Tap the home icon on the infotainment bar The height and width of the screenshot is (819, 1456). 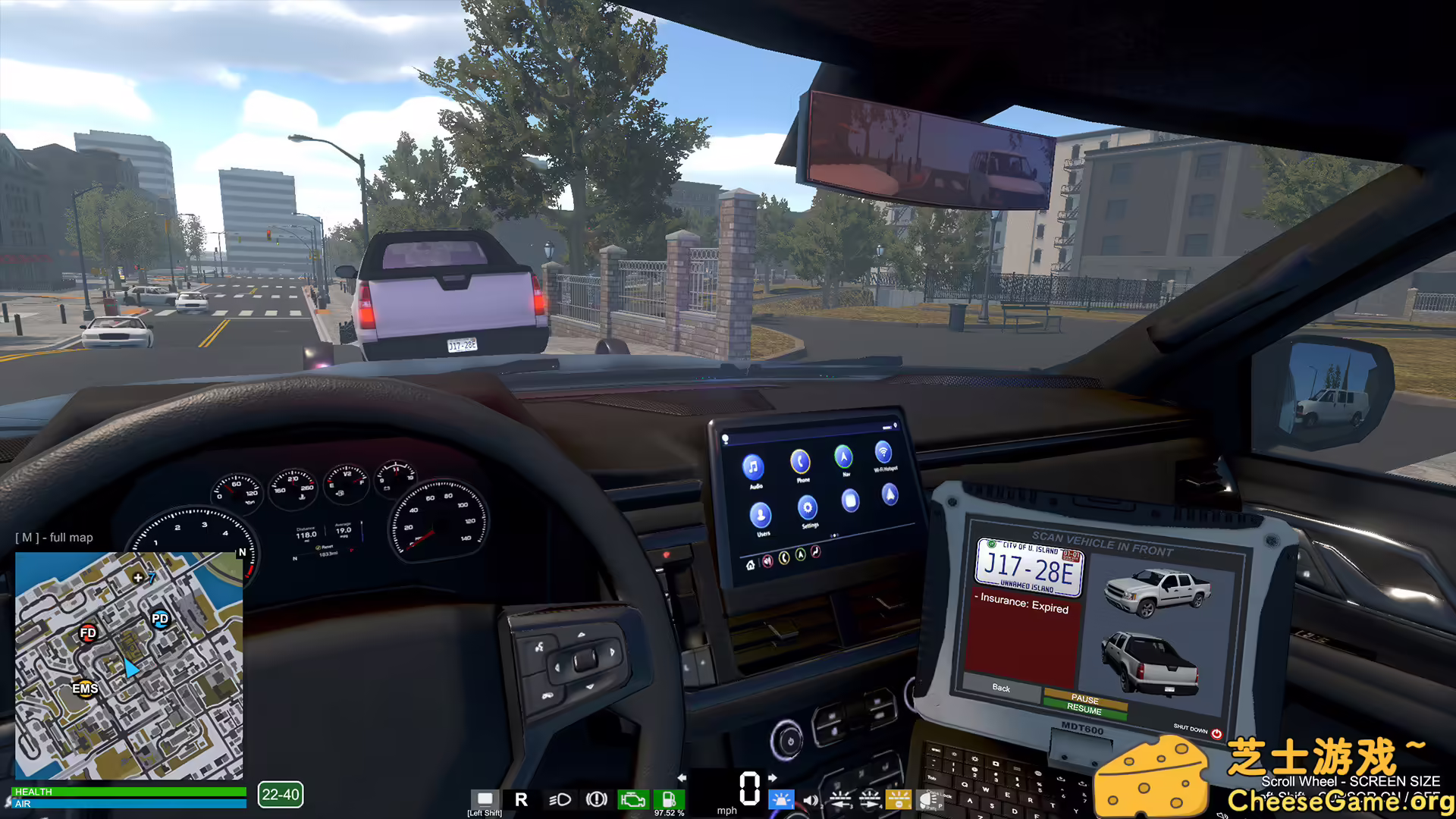pyautogui.click(x=751, y=565)
